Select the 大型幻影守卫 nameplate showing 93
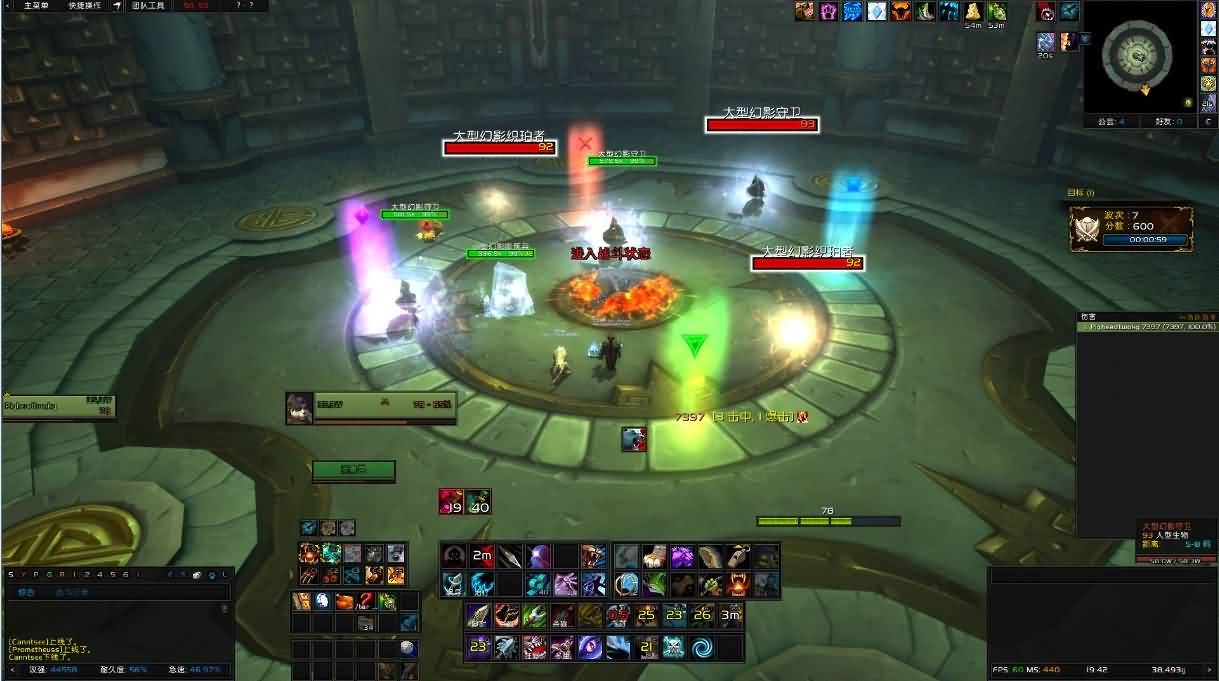 pos(762,125)
